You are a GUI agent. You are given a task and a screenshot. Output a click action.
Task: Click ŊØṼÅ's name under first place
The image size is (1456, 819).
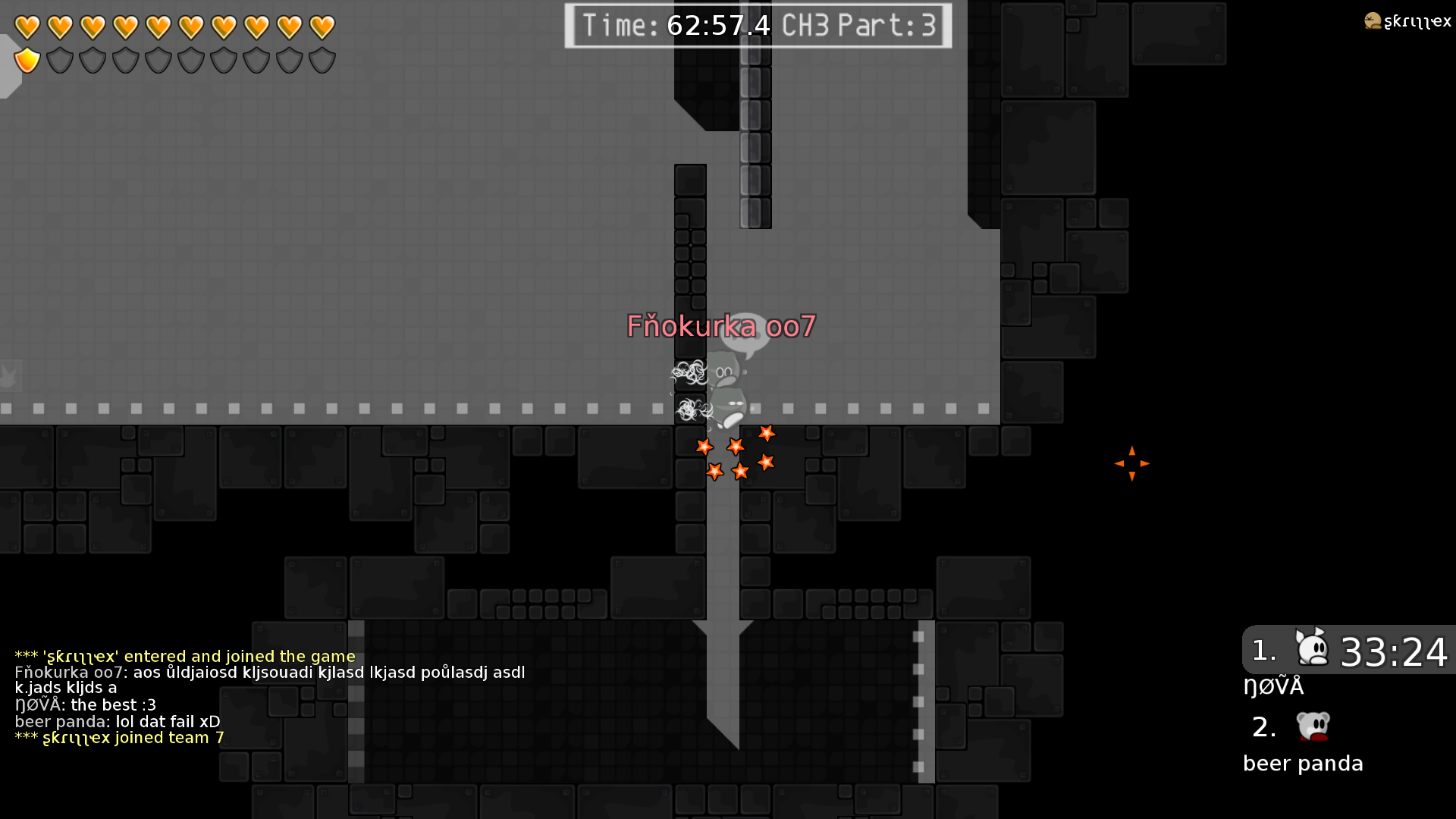pyautogui.click(x=1274, y=686)
